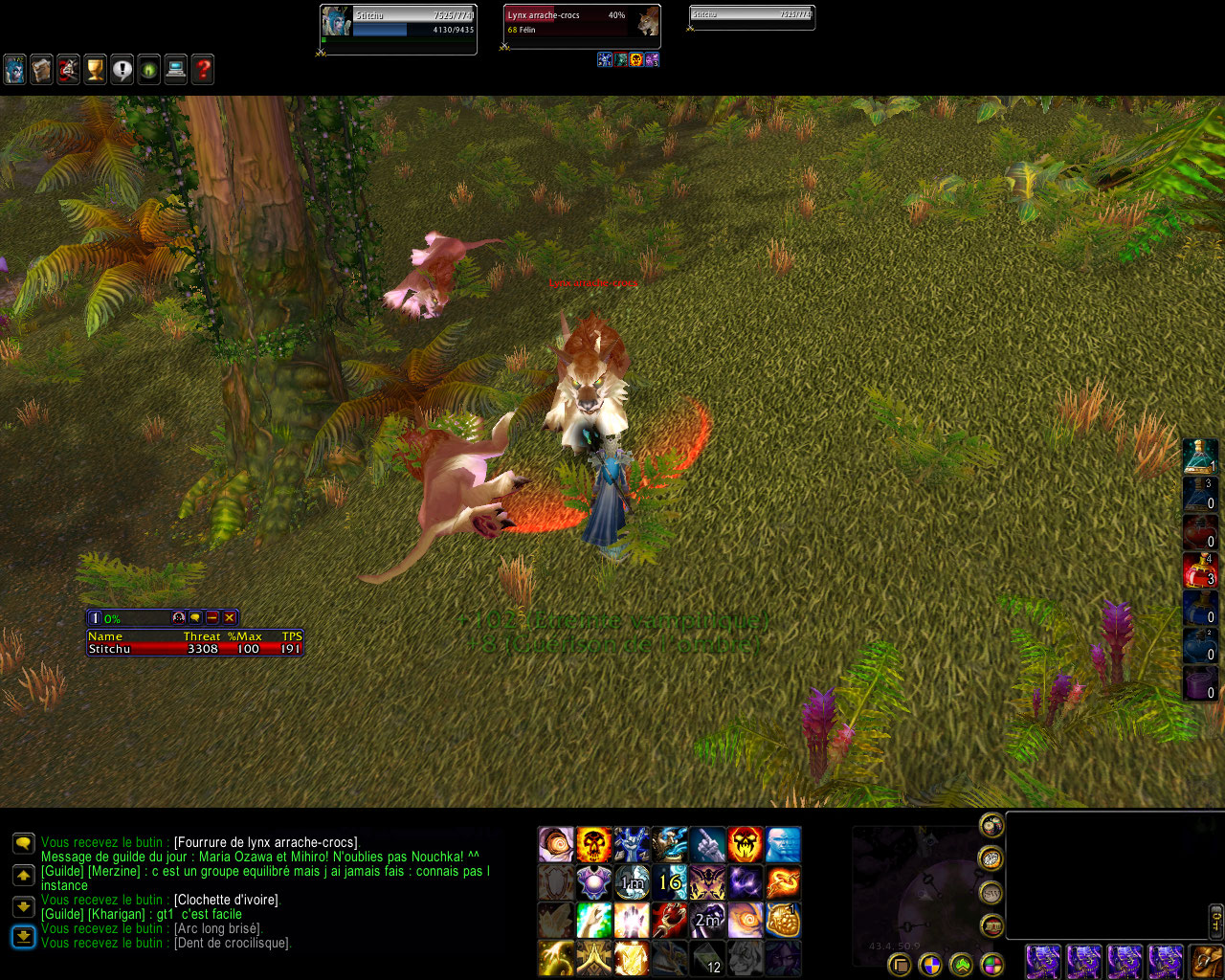Open the computer icon game menu
This screenshot has width=1225, height=980.
[175, 70]
